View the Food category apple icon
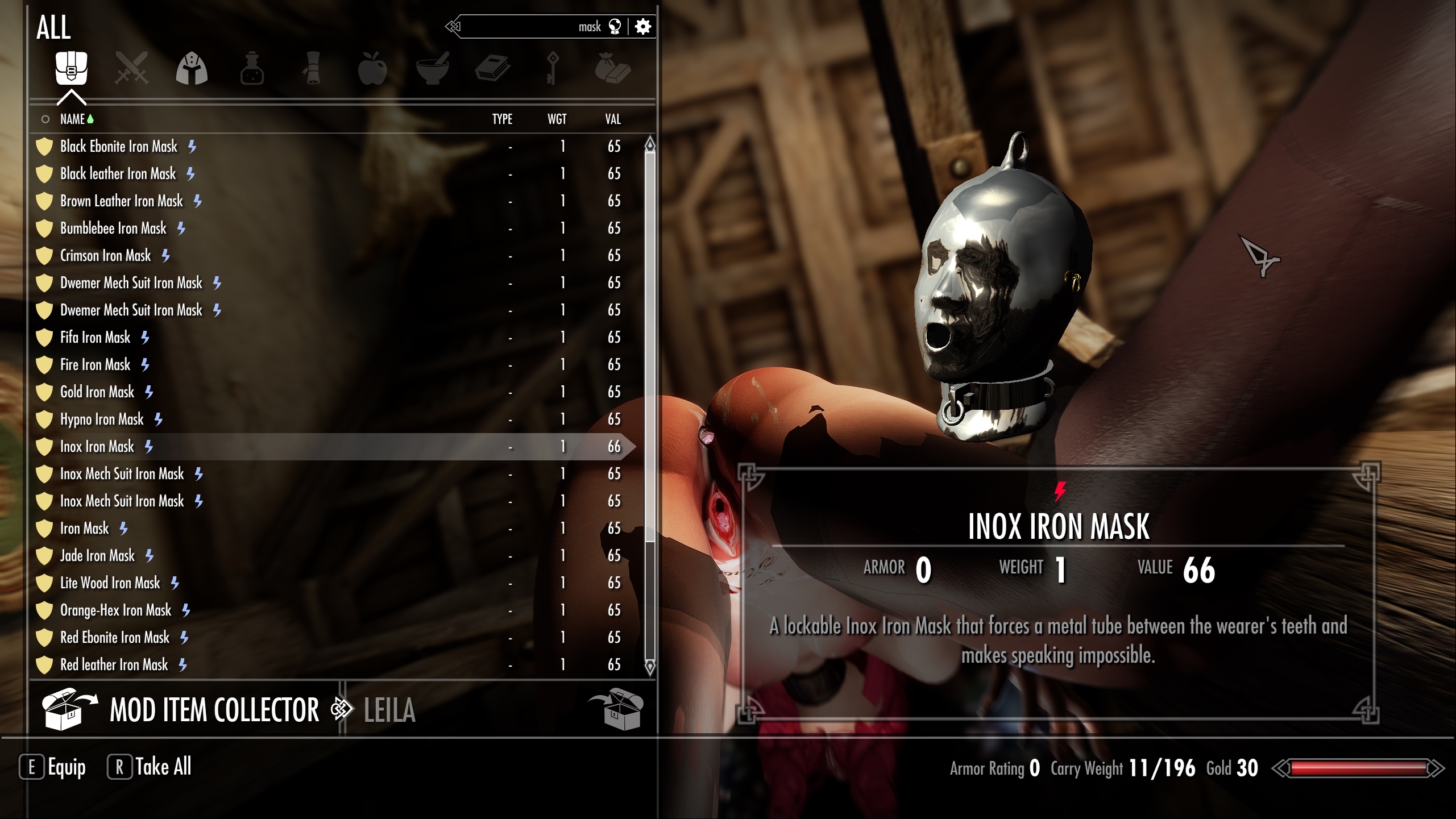This screenshot has width=1456, height=819. [x=372, y=68]
